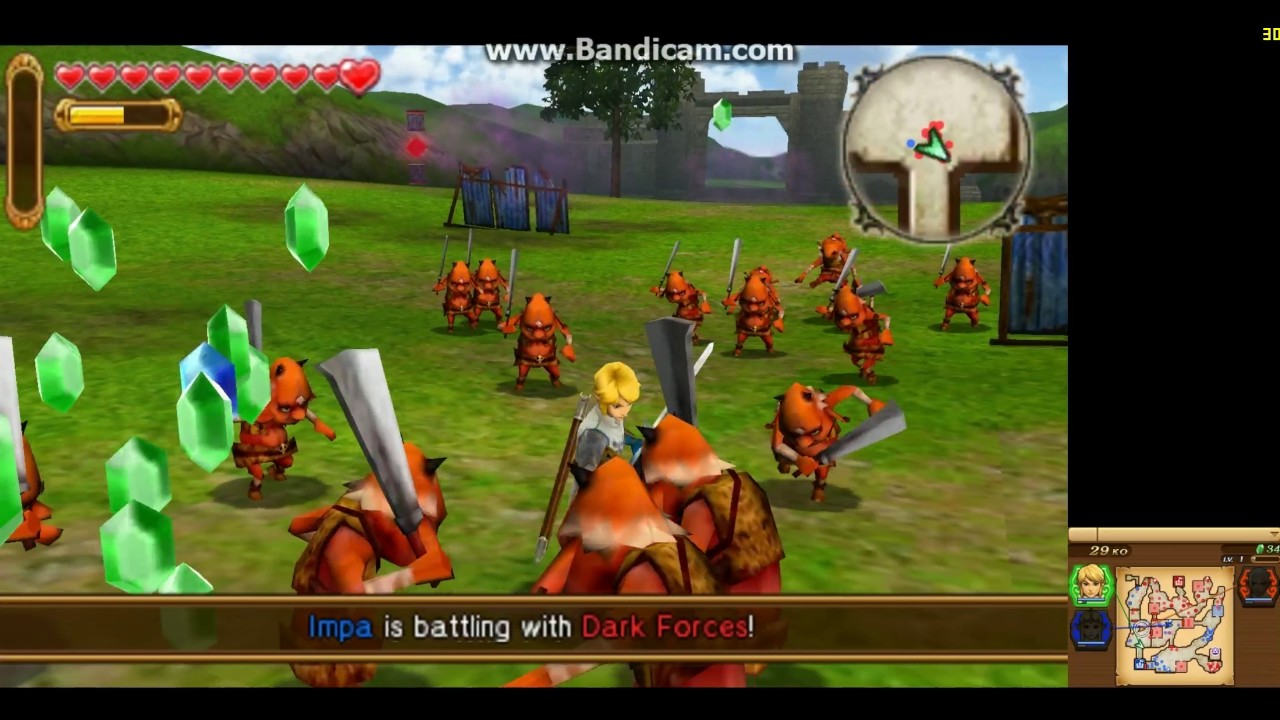The width and height of the screenshot is (1280, 720).
Task: Click the red enemy keep icon on the map
Action: 1178,579
